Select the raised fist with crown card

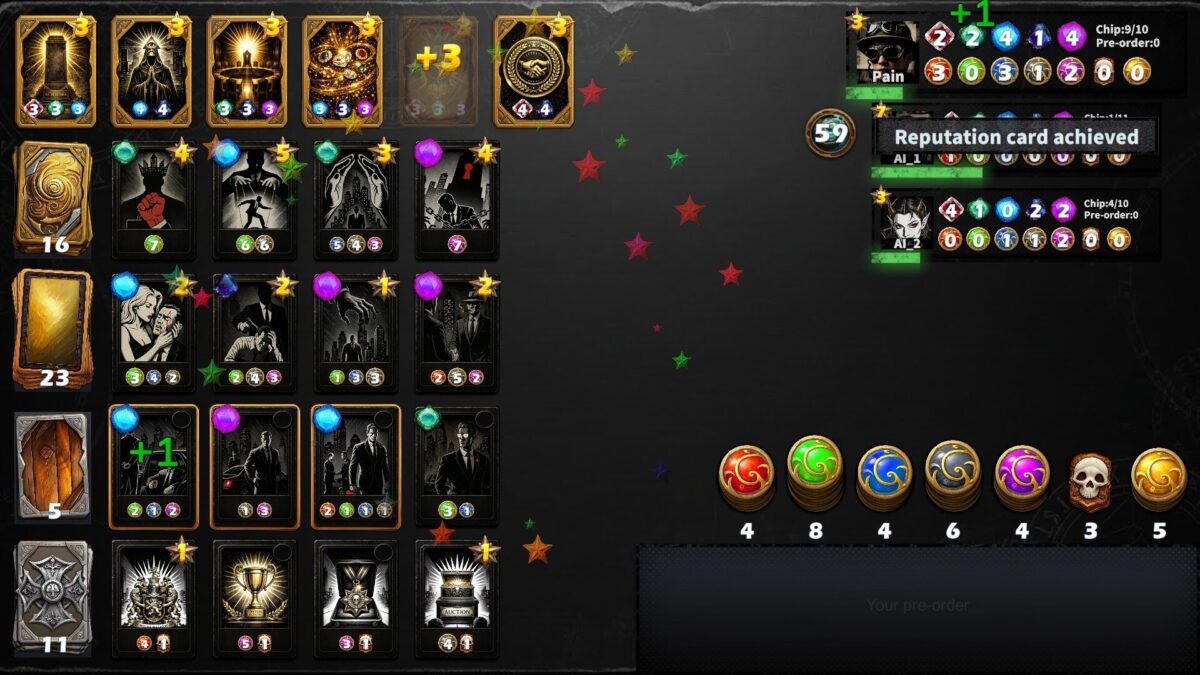(x=153, y=200)
